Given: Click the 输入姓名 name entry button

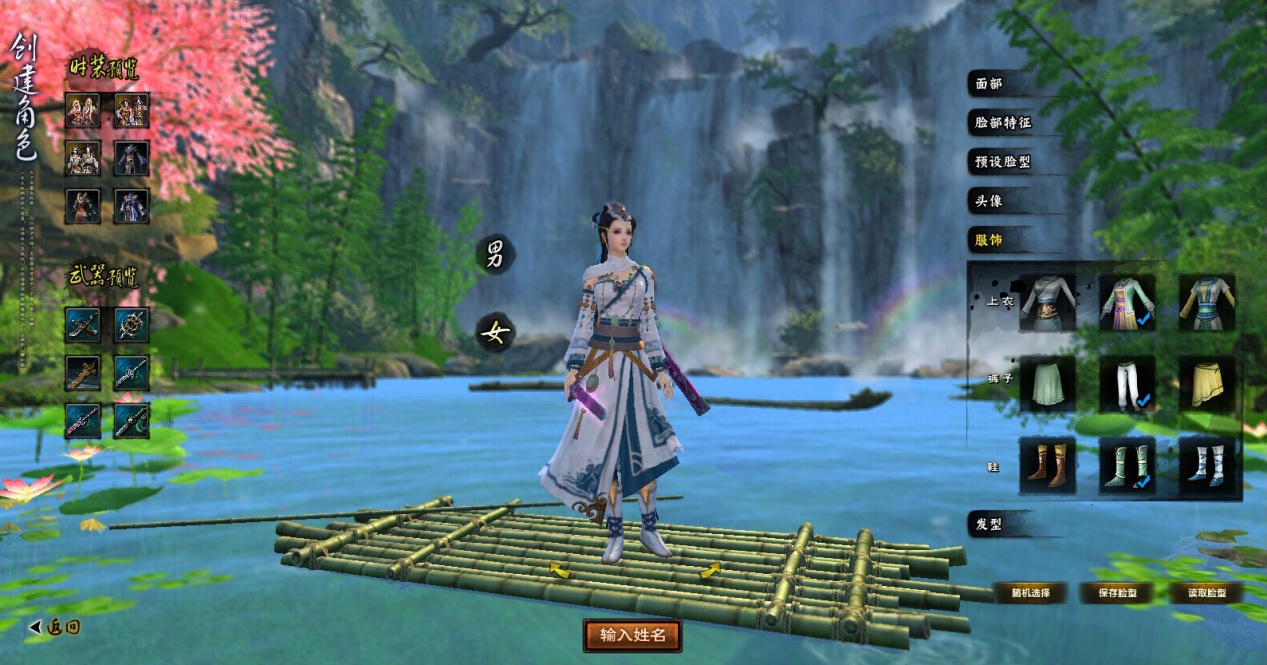Looking at the screenshot, I should 632,635.
